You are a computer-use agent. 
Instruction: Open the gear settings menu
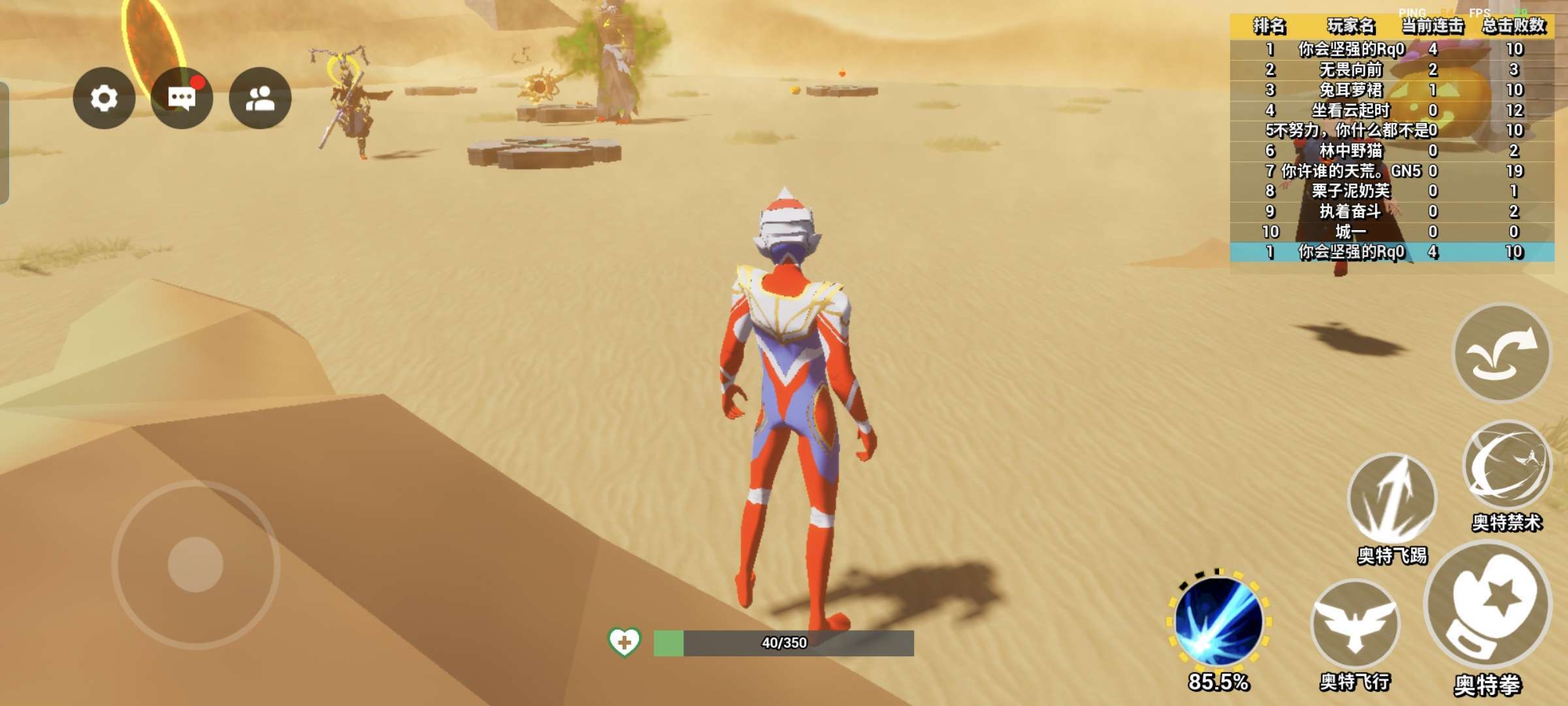(x=104, y=98)
